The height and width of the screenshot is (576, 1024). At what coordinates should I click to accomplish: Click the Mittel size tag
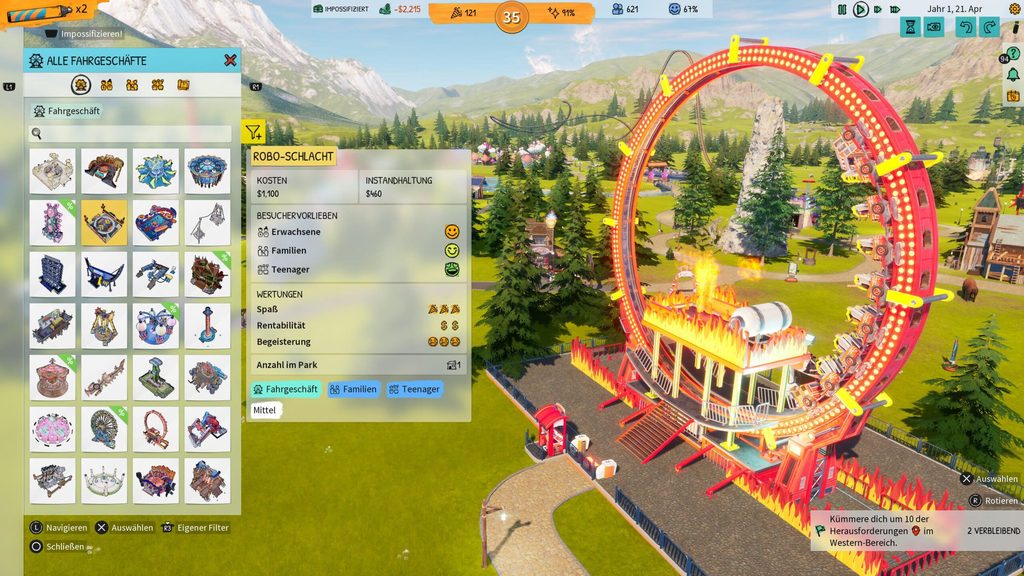pos(266,411)
